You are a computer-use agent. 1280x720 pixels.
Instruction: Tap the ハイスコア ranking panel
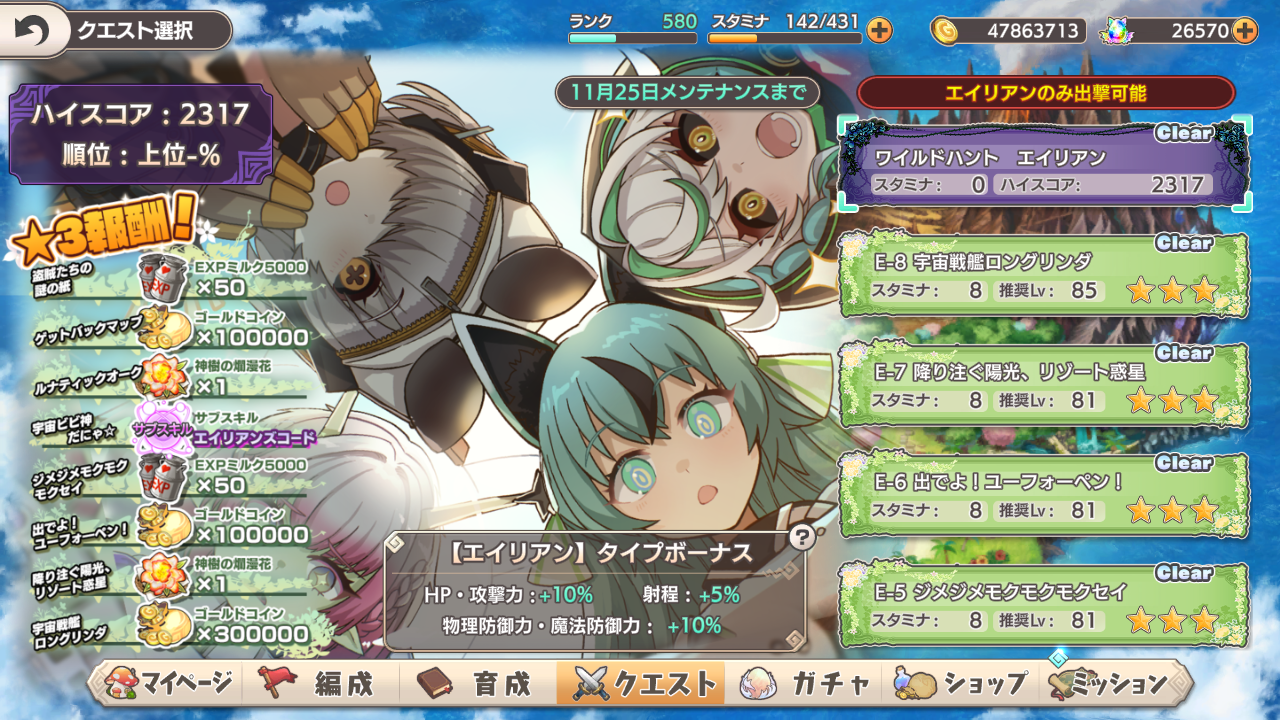140,134
